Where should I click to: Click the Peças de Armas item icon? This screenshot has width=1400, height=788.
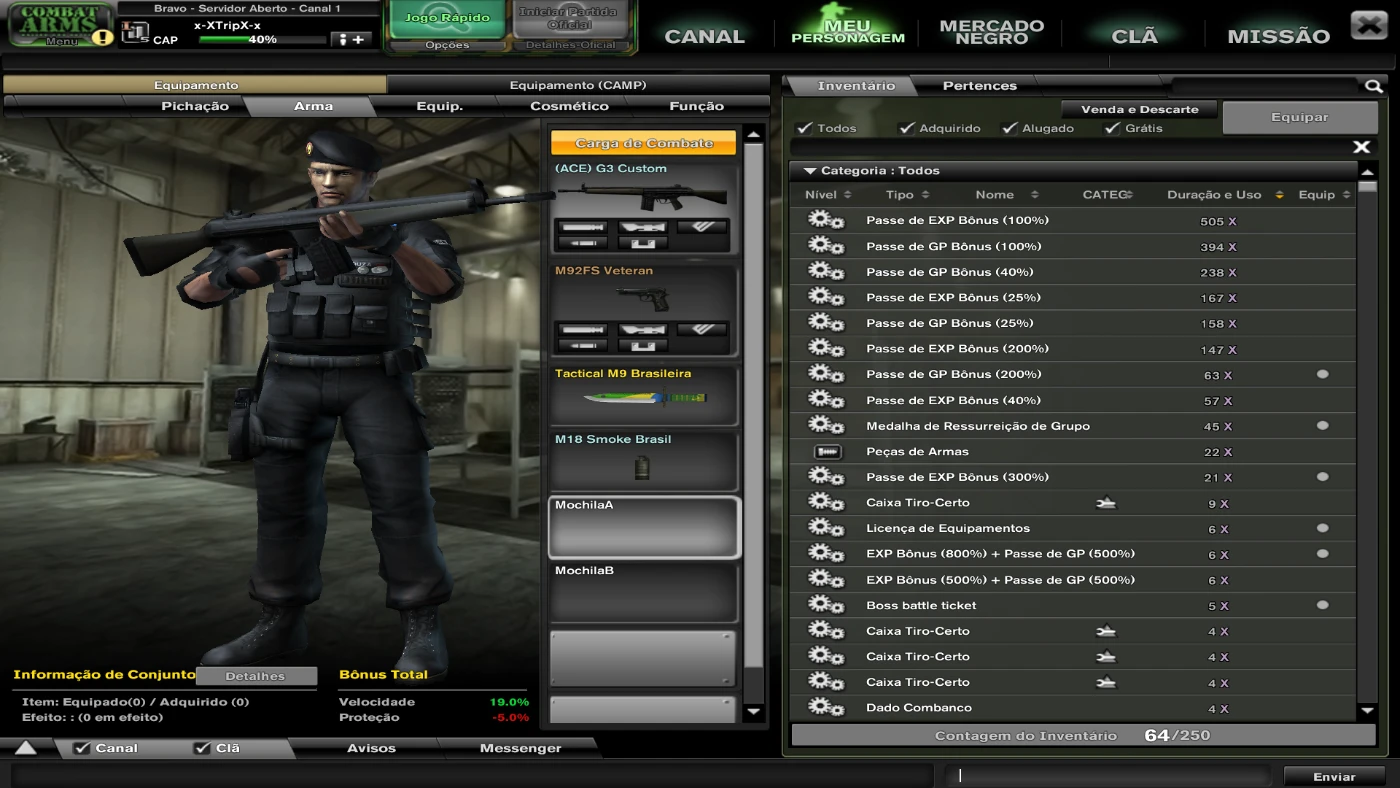[829, 451]
